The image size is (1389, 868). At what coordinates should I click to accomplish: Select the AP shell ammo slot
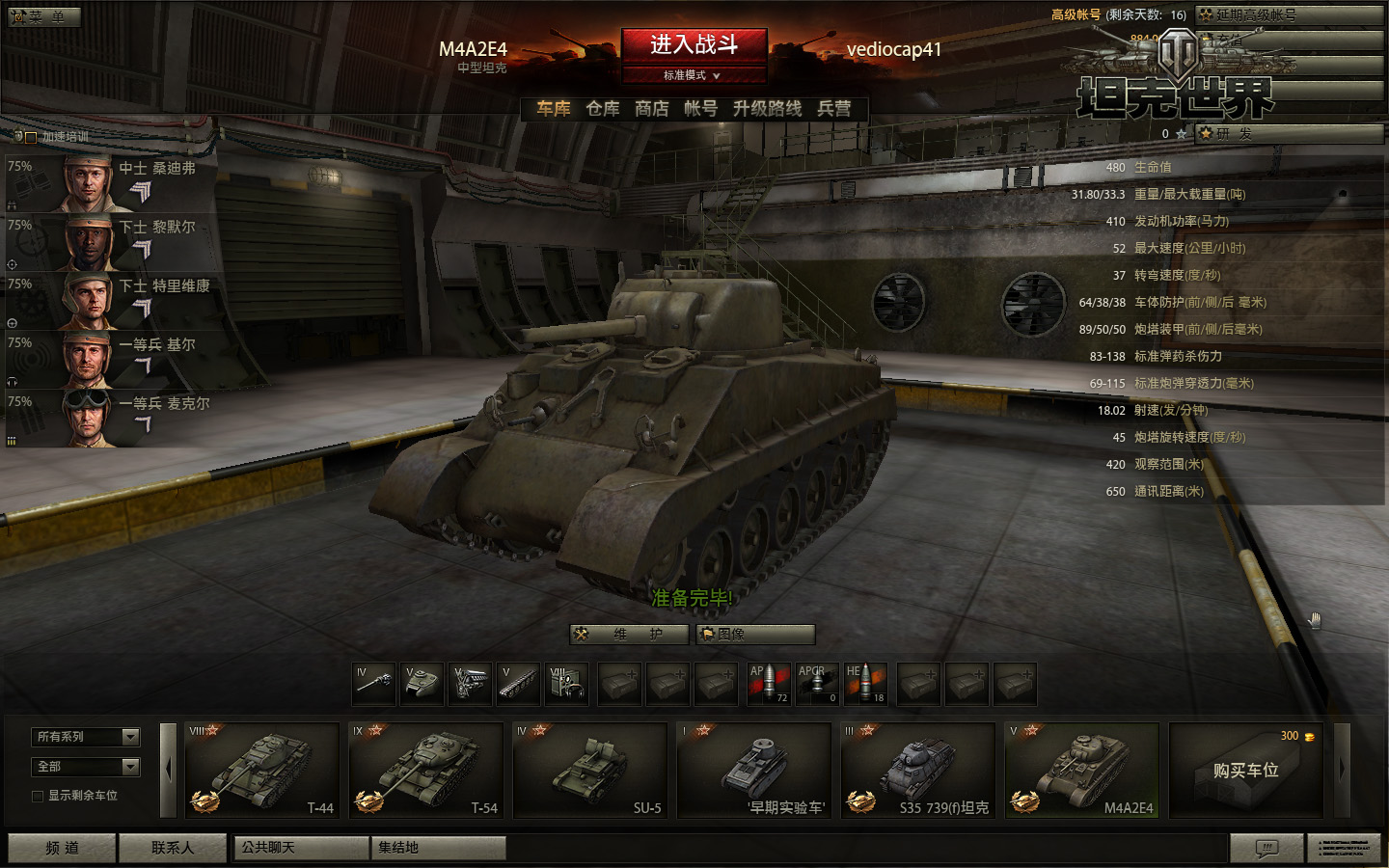click(x=769, y=684)
